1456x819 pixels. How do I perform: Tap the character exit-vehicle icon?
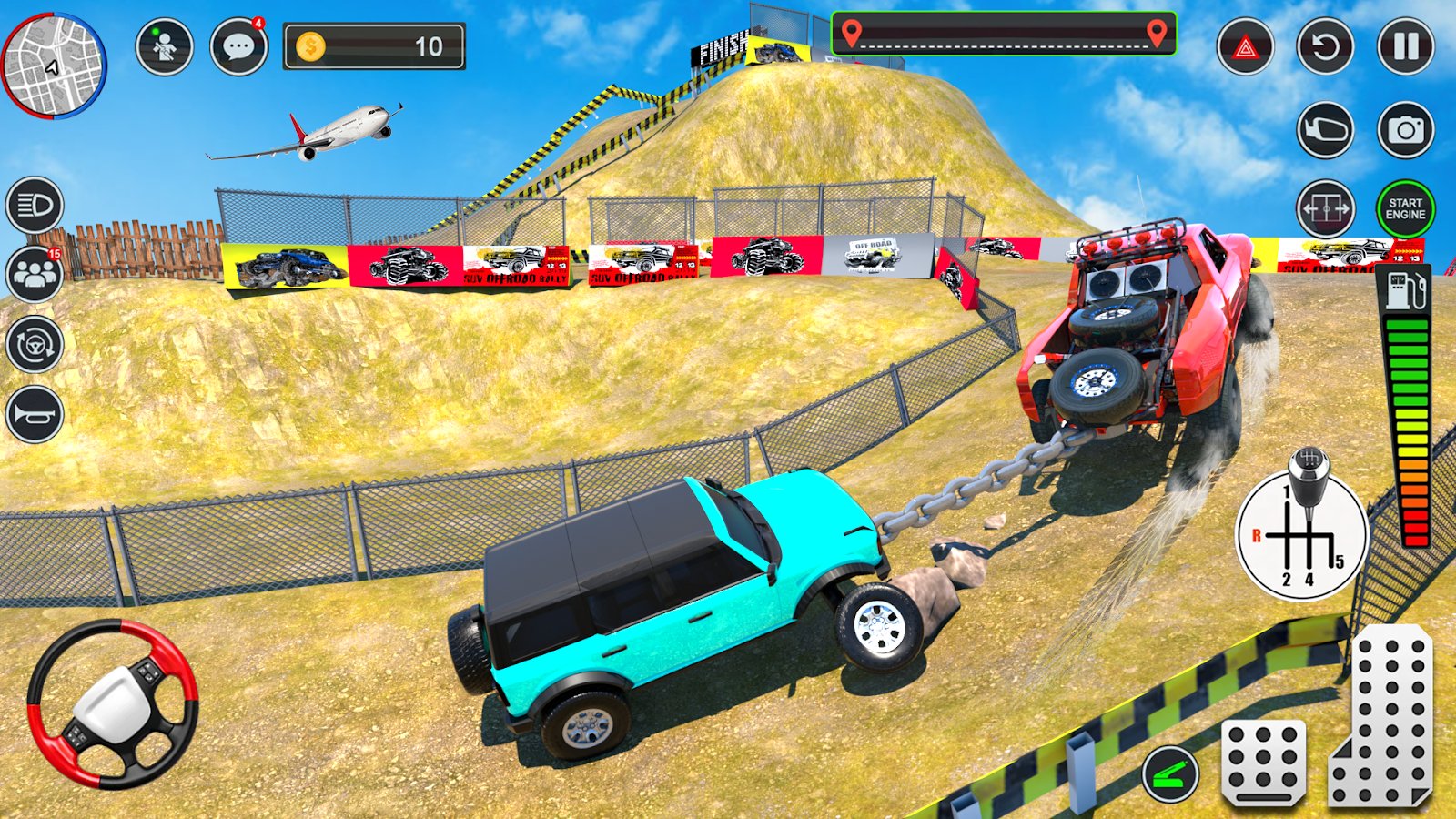coord(165,46)
